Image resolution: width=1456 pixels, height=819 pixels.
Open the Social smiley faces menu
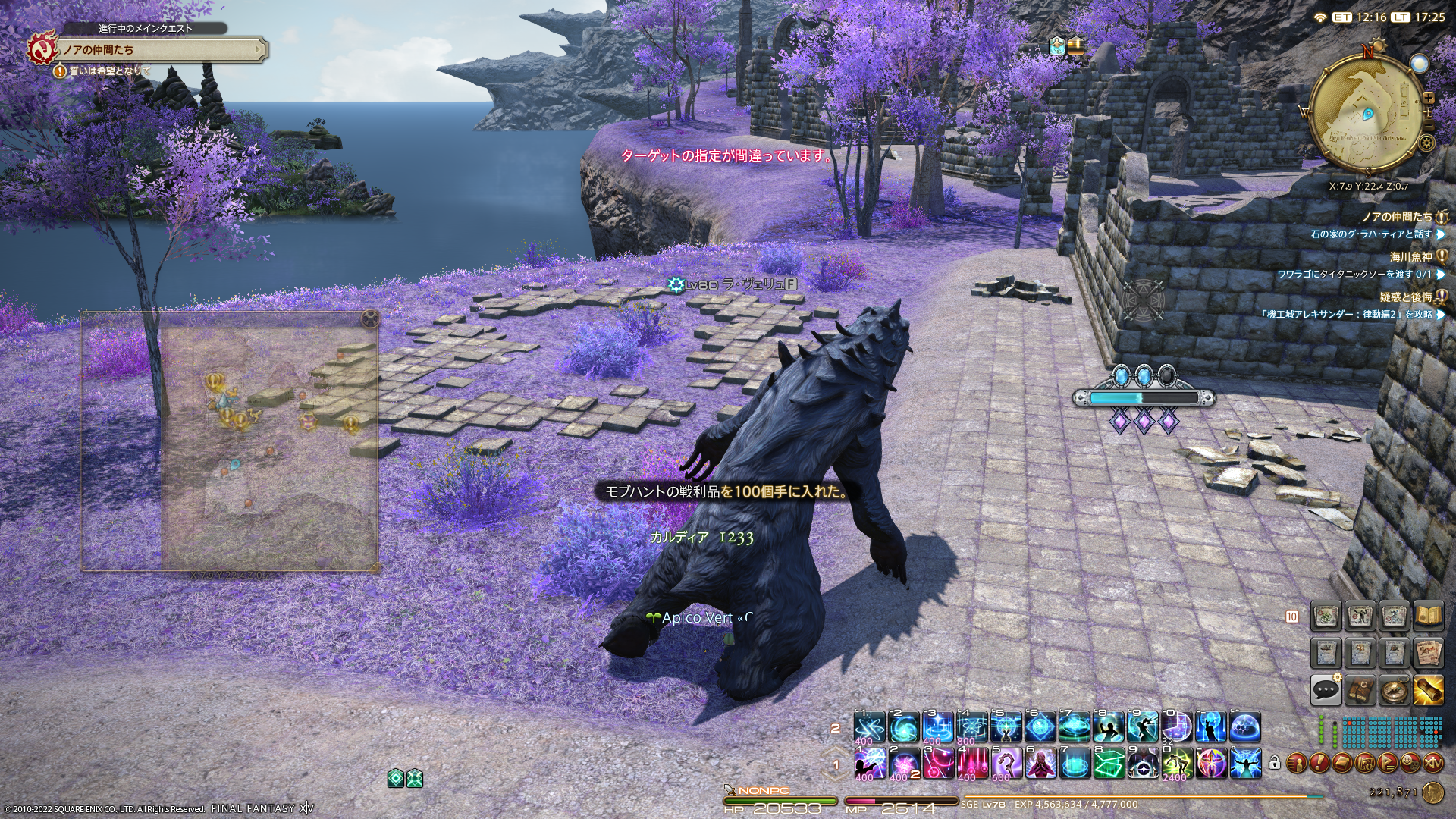click(1410, 761)
